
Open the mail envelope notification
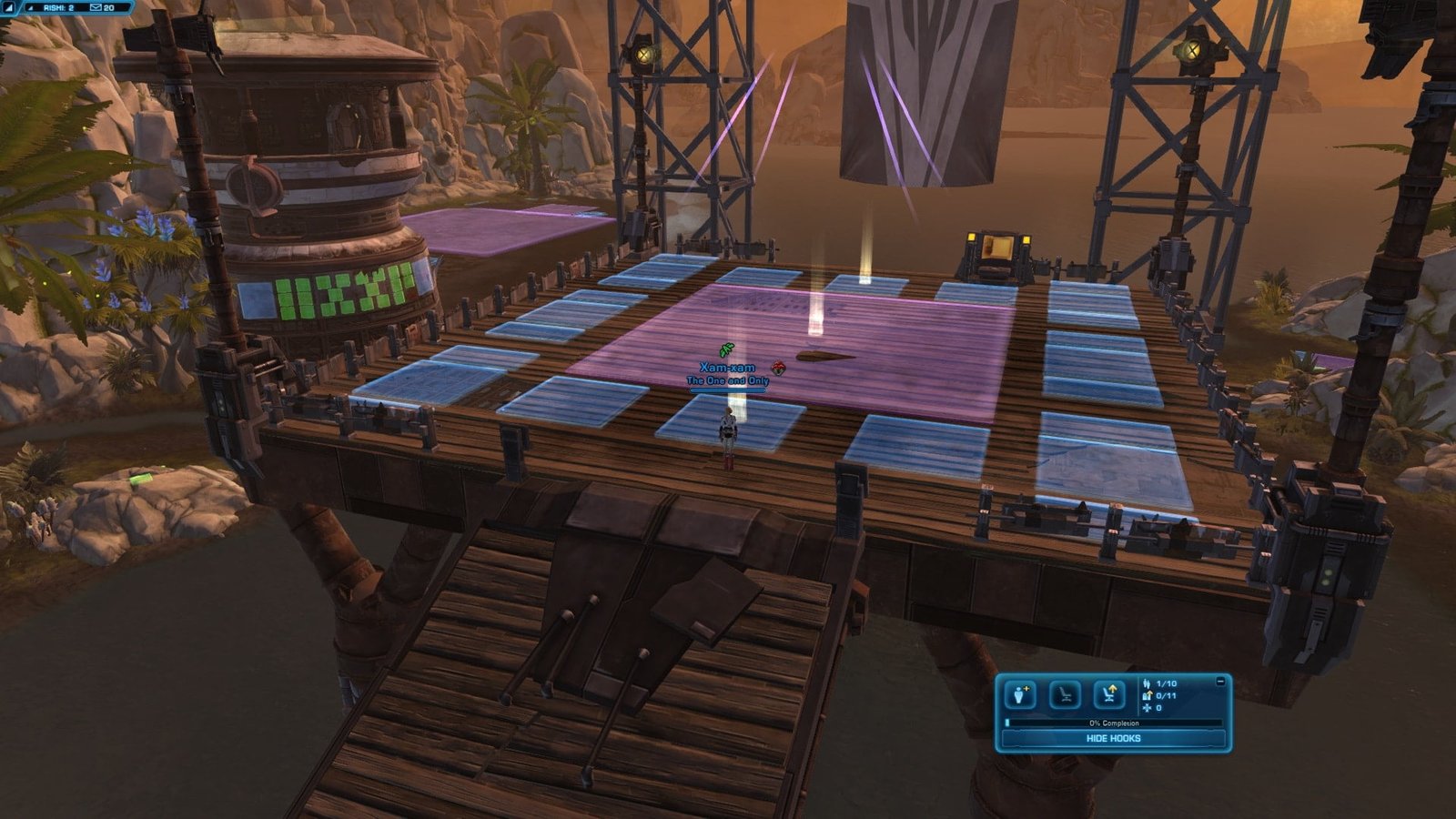coord(96,7)
